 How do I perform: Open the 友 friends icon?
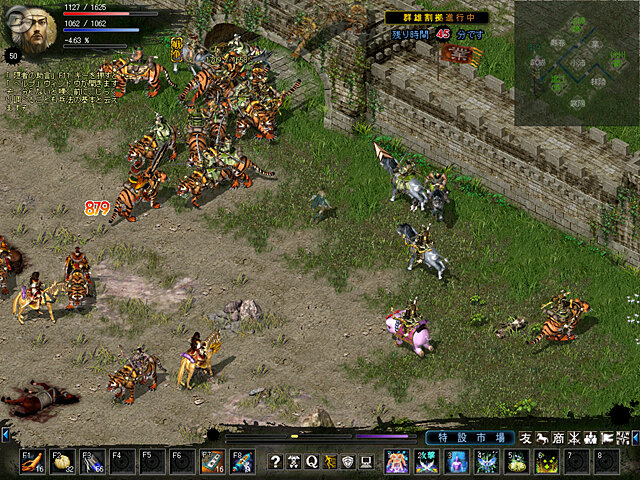pos(526,438)
